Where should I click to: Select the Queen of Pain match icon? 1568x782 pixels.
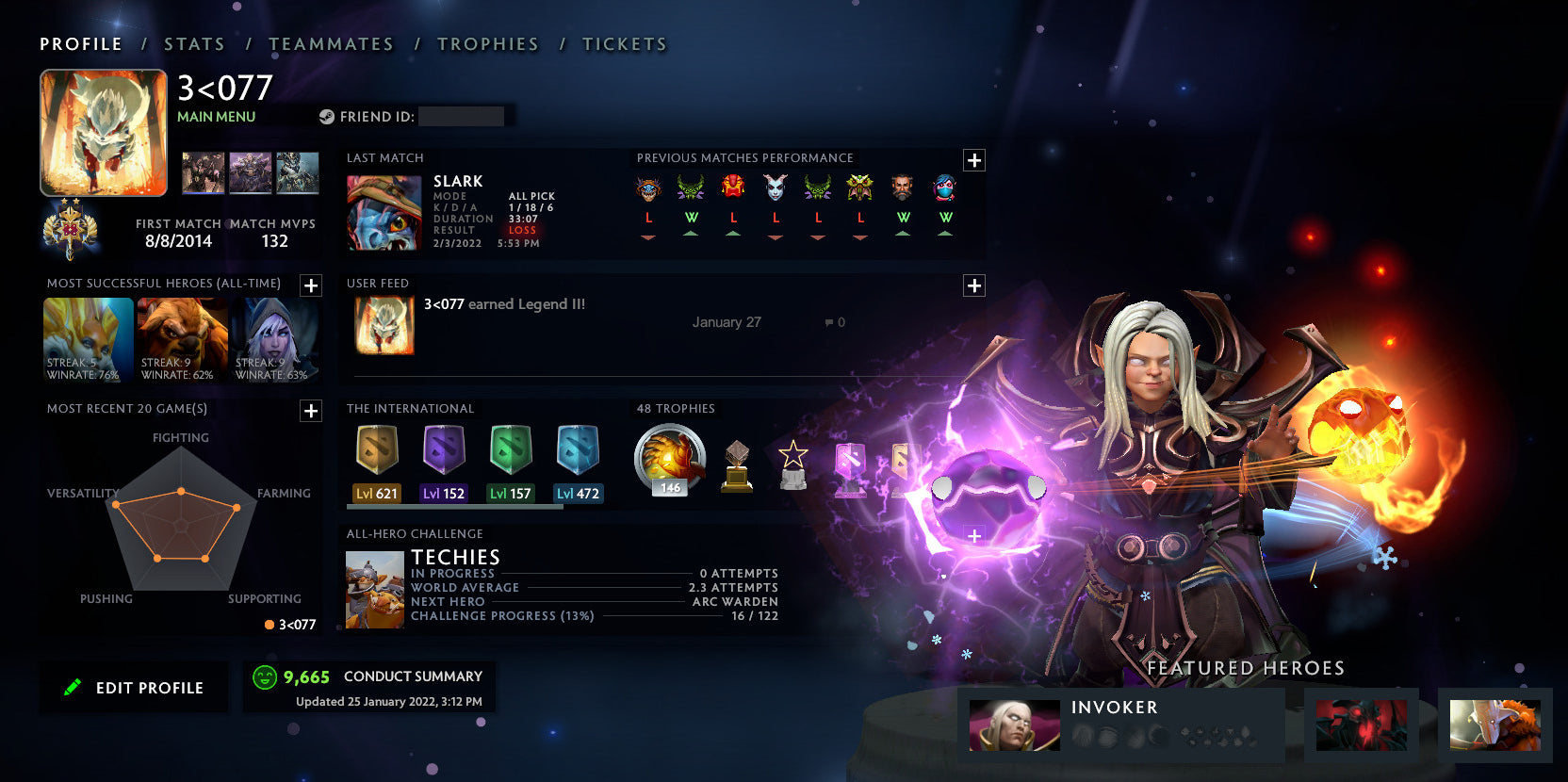(x=776, y=188)
